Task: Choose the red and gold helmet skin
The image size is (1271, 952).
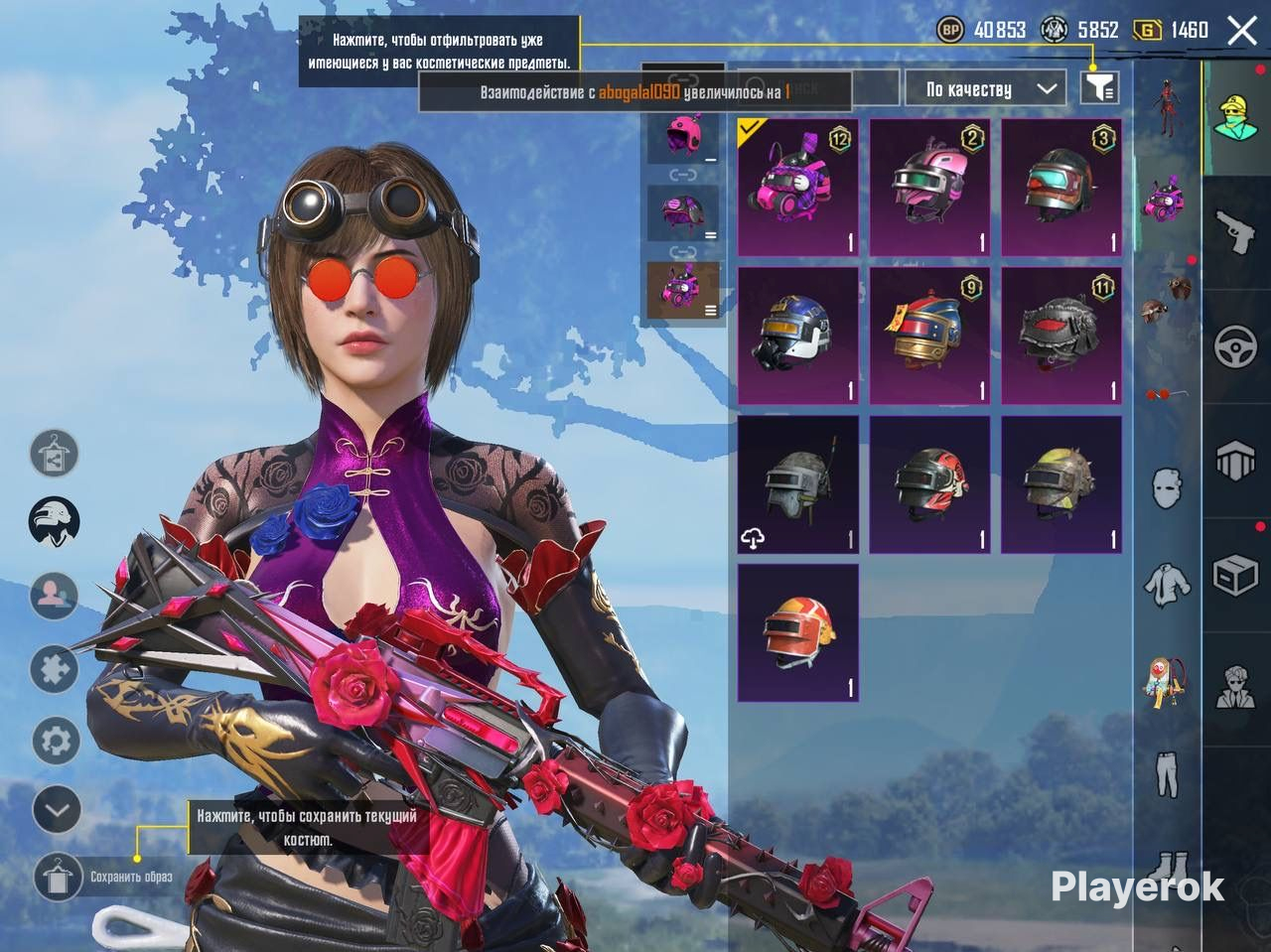Action: [x=929, y=336]
